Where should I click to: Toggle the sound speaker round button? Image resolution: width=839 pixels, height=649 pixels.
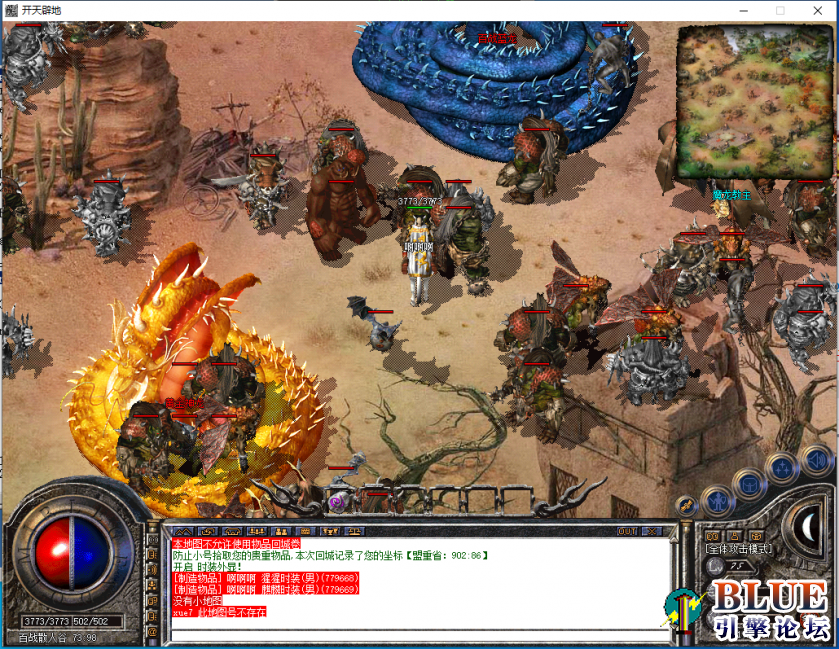(x=815, y=459)
